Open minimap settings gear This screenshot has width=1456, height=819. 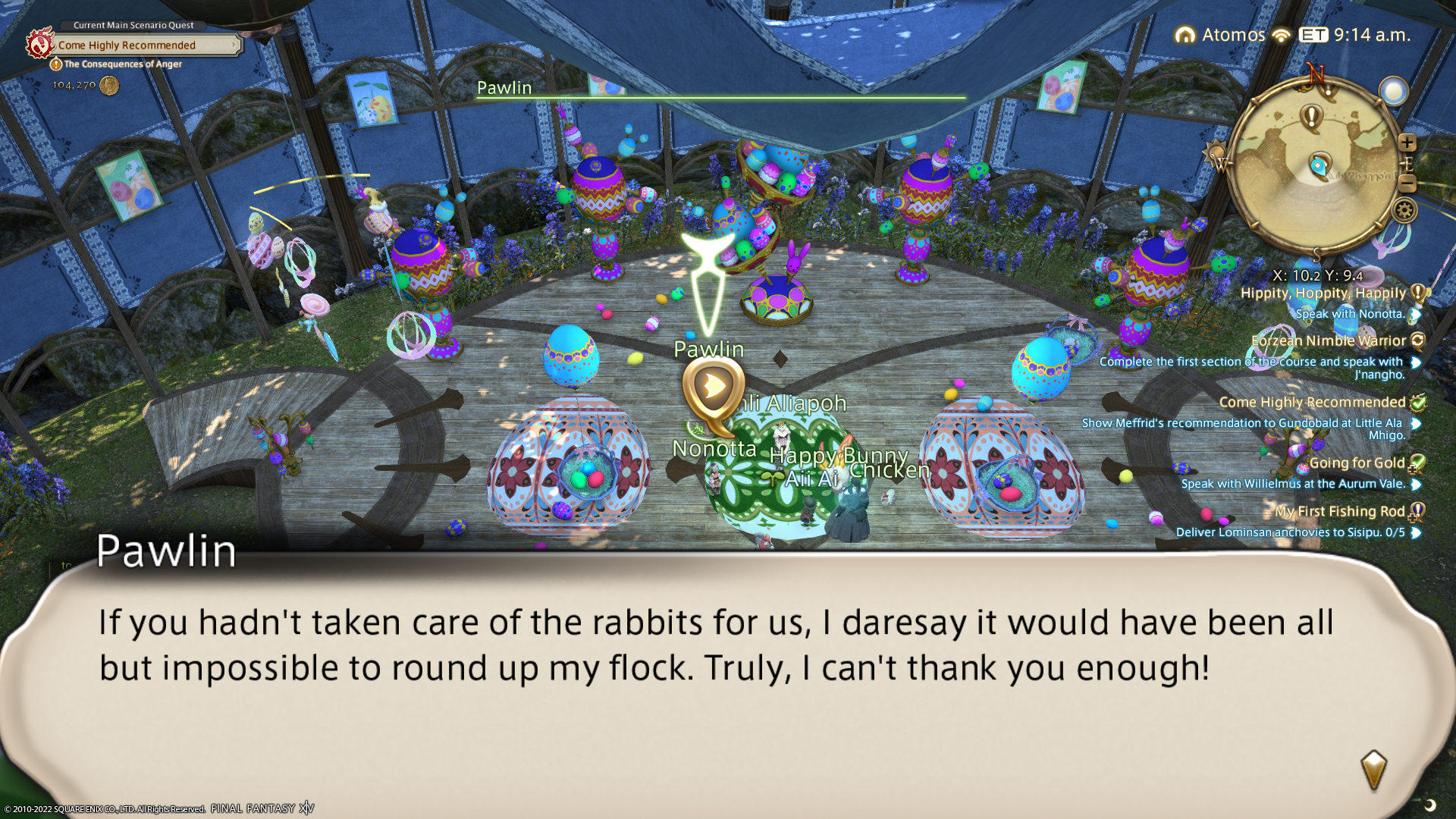(1404, 210)
